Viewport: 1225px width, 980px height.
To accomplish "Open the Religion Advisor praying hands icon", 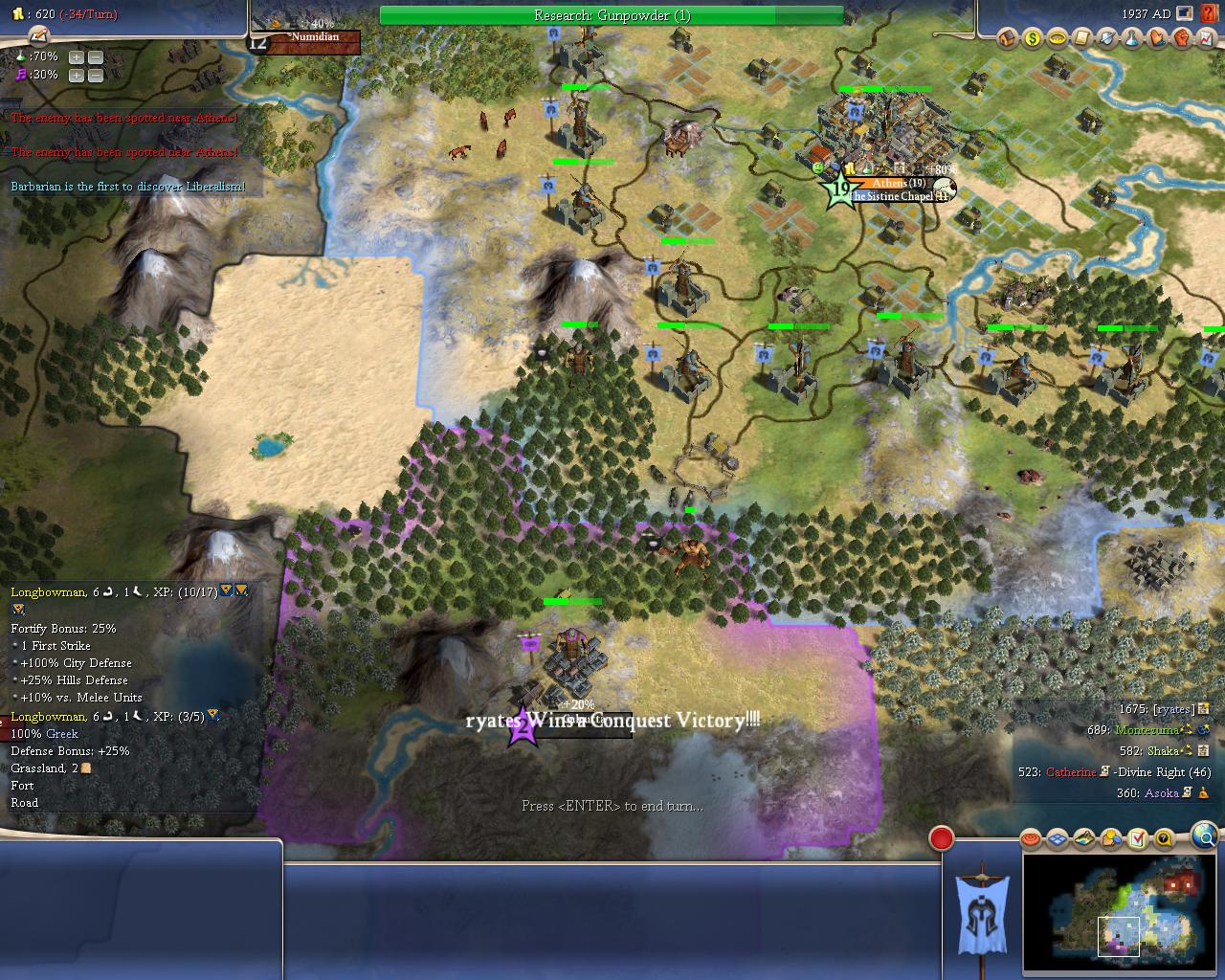I will pyautogui.click(x=1157, y=38).
